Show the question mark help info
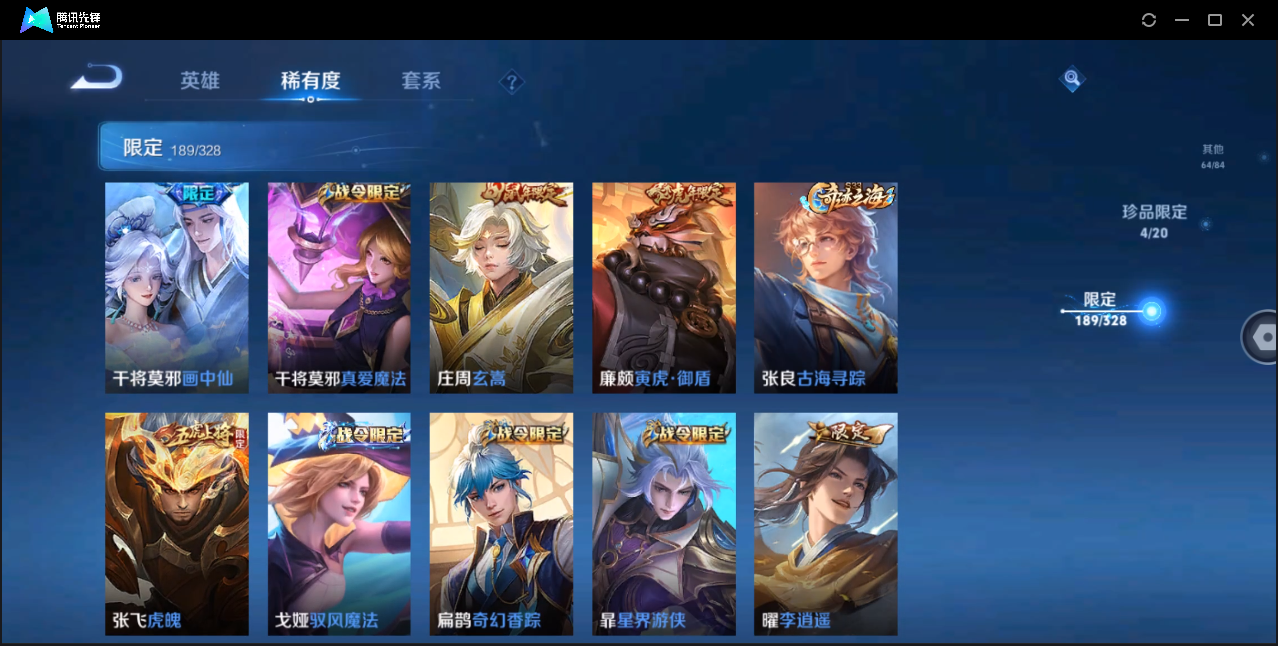The image size is (1278, 646). [512, 82]
